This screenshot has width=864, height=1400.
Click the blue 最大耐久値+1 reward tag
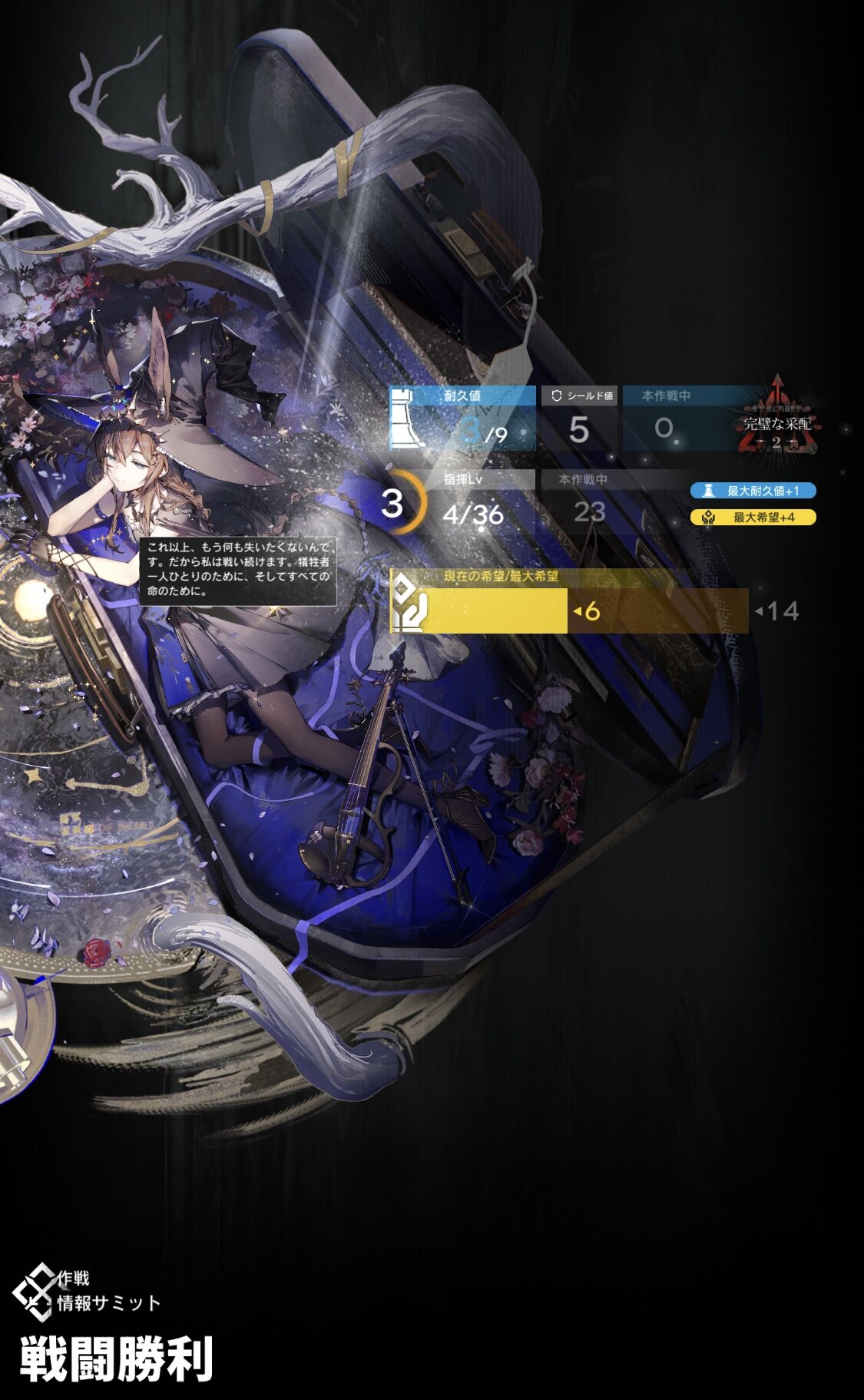pyautogui.click(x=753, y=491)
